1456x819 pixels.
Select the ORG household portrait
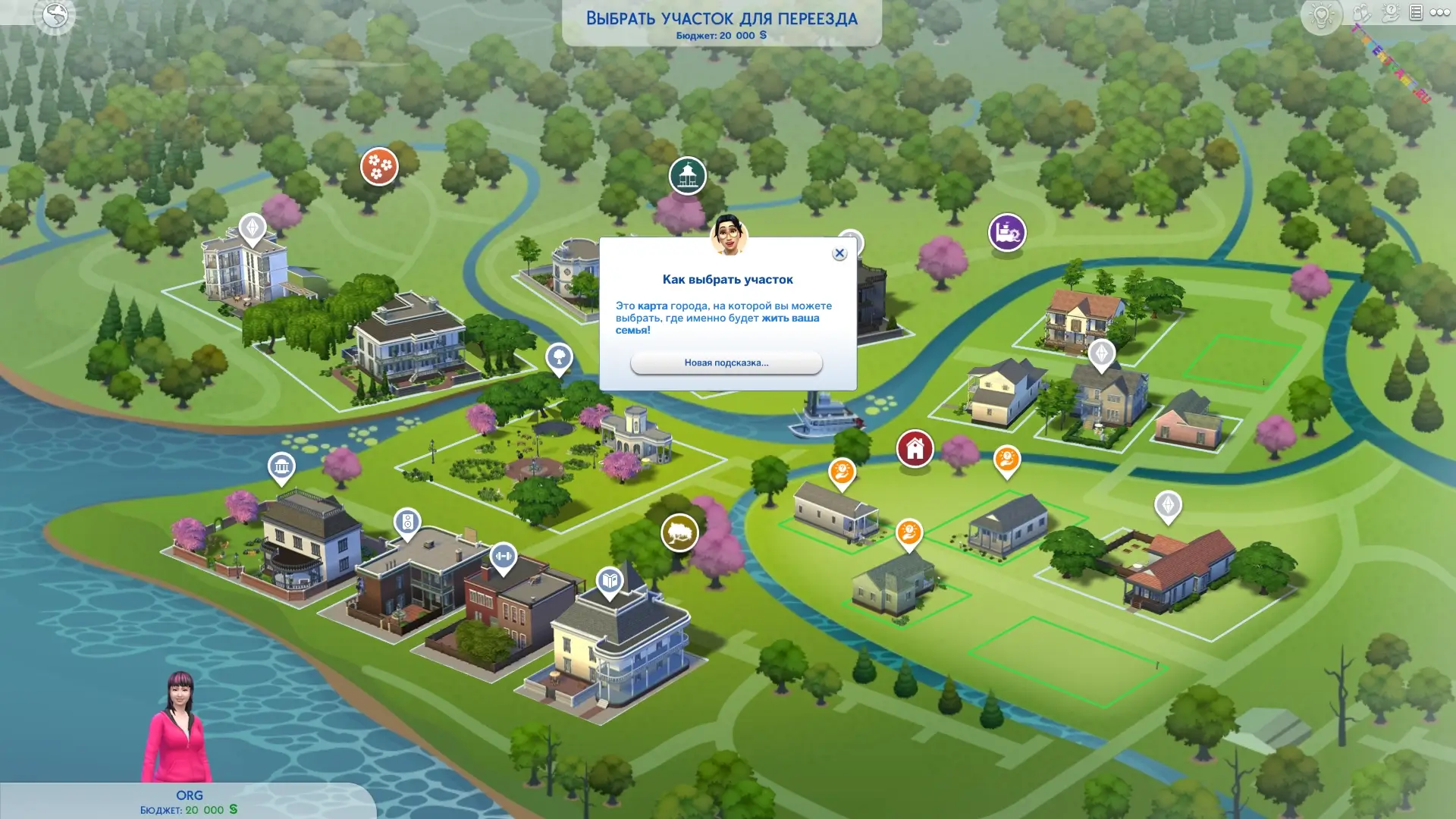pos(178,728)
